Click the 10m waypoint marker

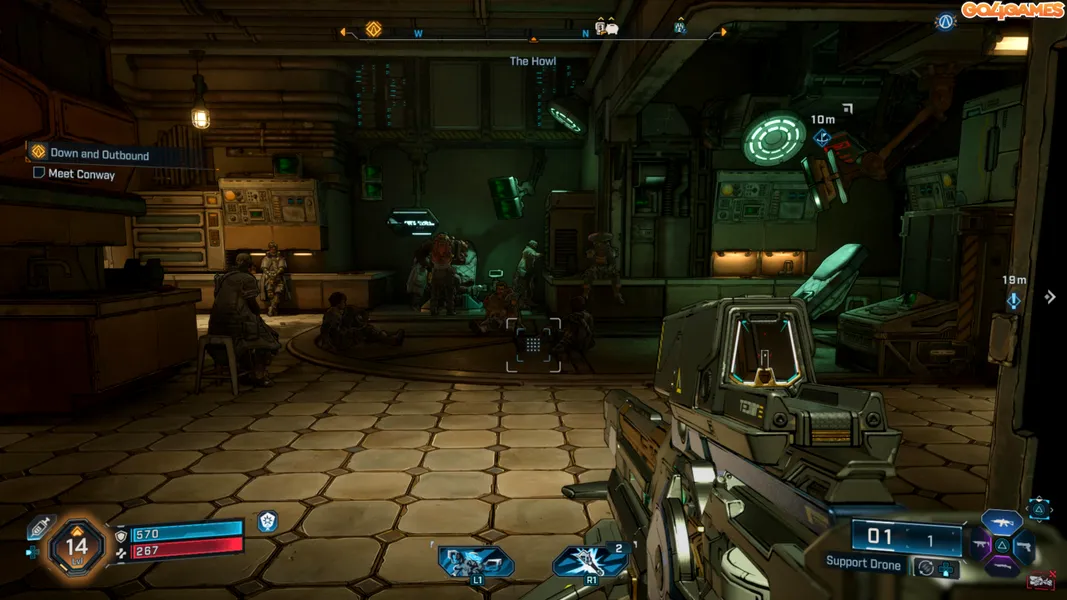823,138
